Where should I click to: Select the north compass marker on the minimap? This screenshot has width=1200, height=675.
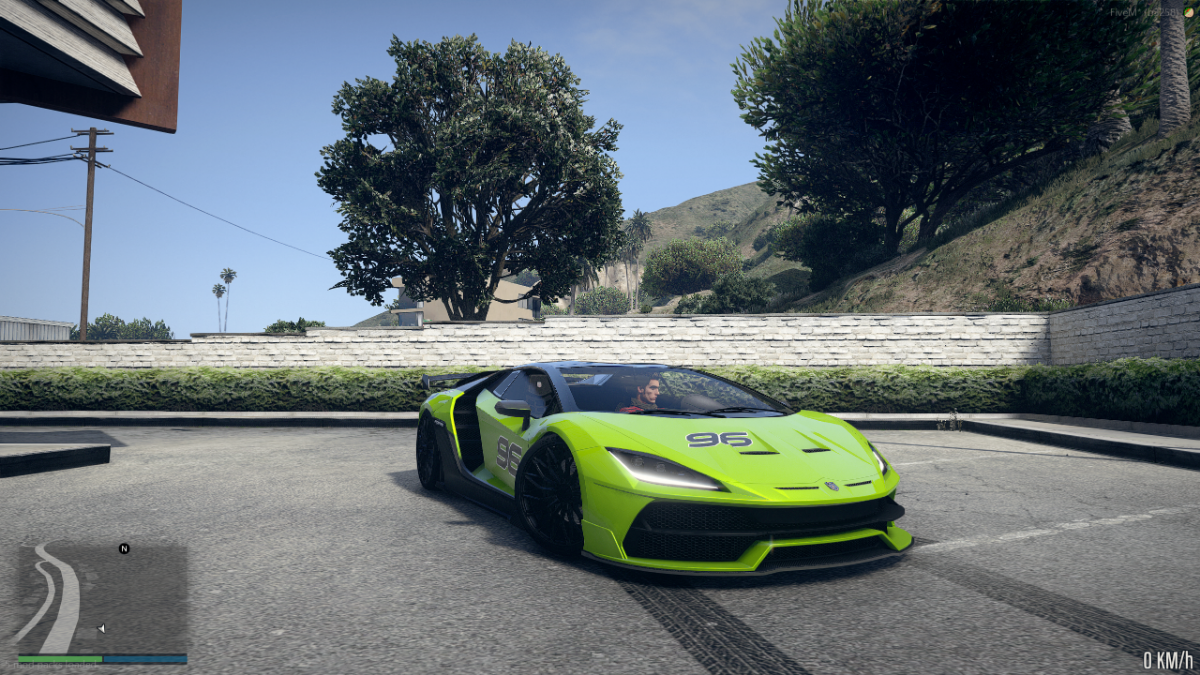(124, 548)
